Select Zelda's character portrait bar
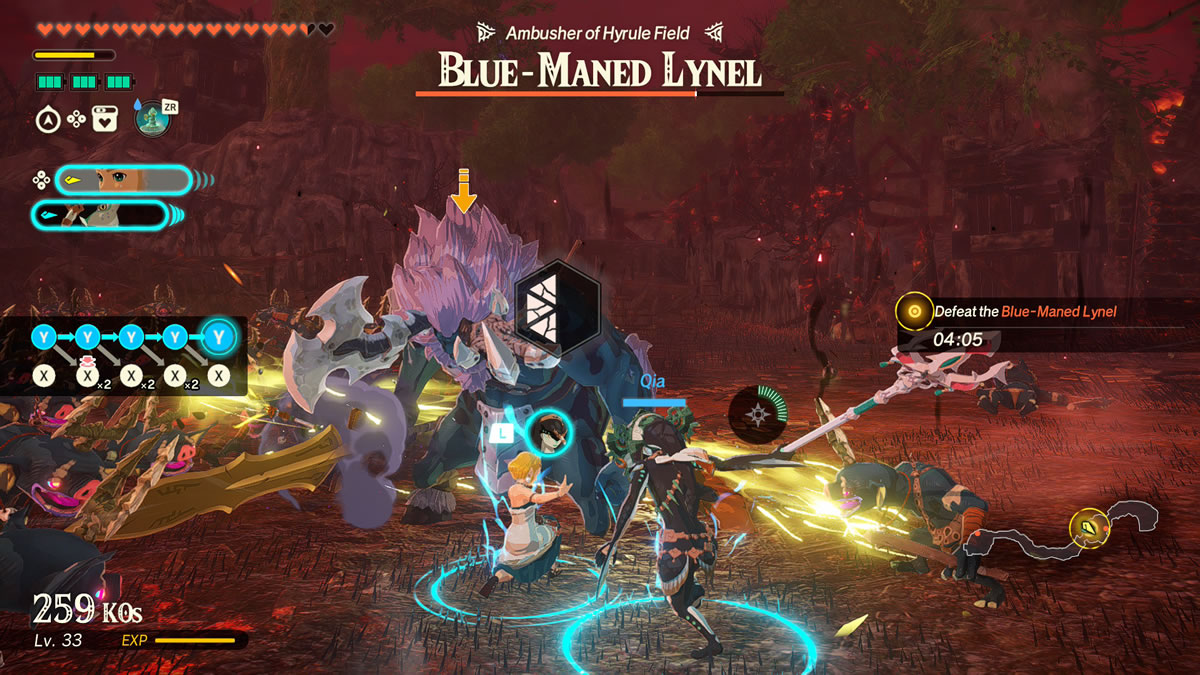 point(123,180)
